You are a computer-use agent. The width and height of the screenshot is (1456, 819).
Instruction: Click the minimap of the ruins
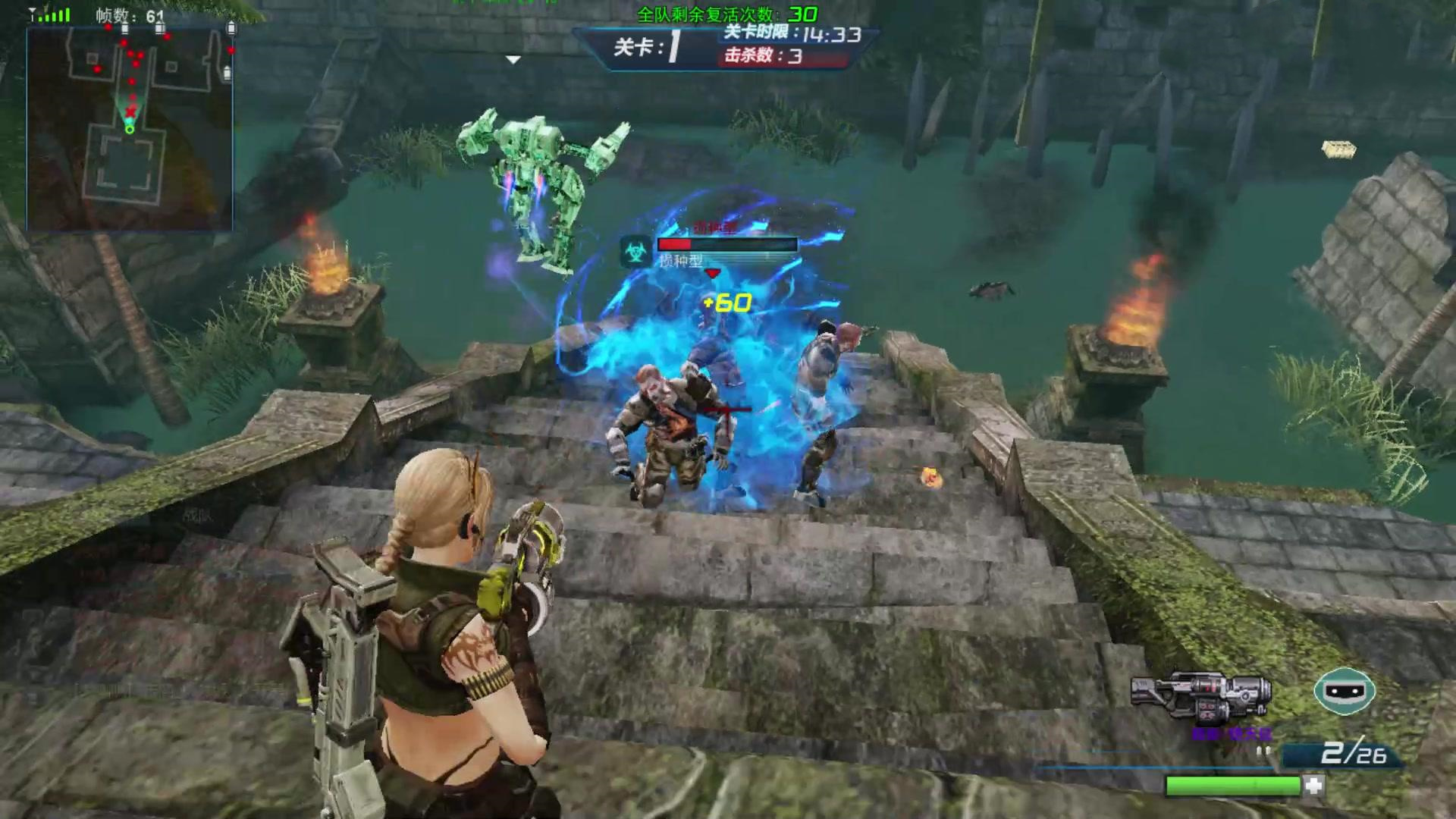point(130,127)
